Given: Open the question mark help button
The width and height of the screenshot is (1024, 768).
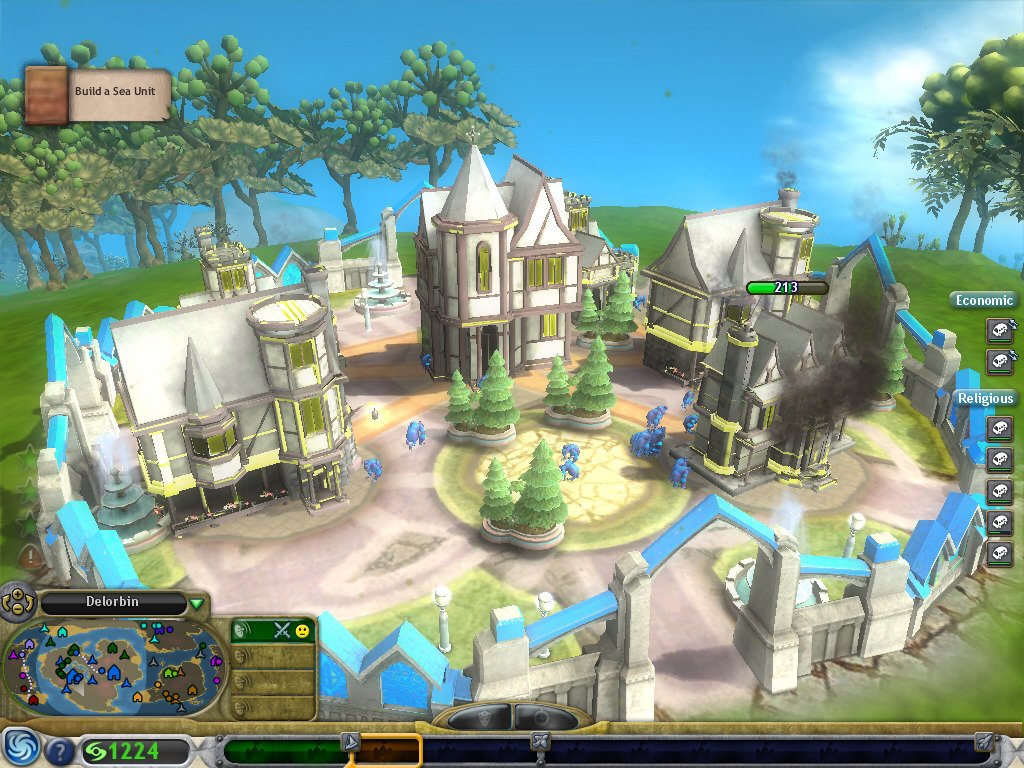Looking at the screenshot, I should pyautogui.click(x=60, y=750).
